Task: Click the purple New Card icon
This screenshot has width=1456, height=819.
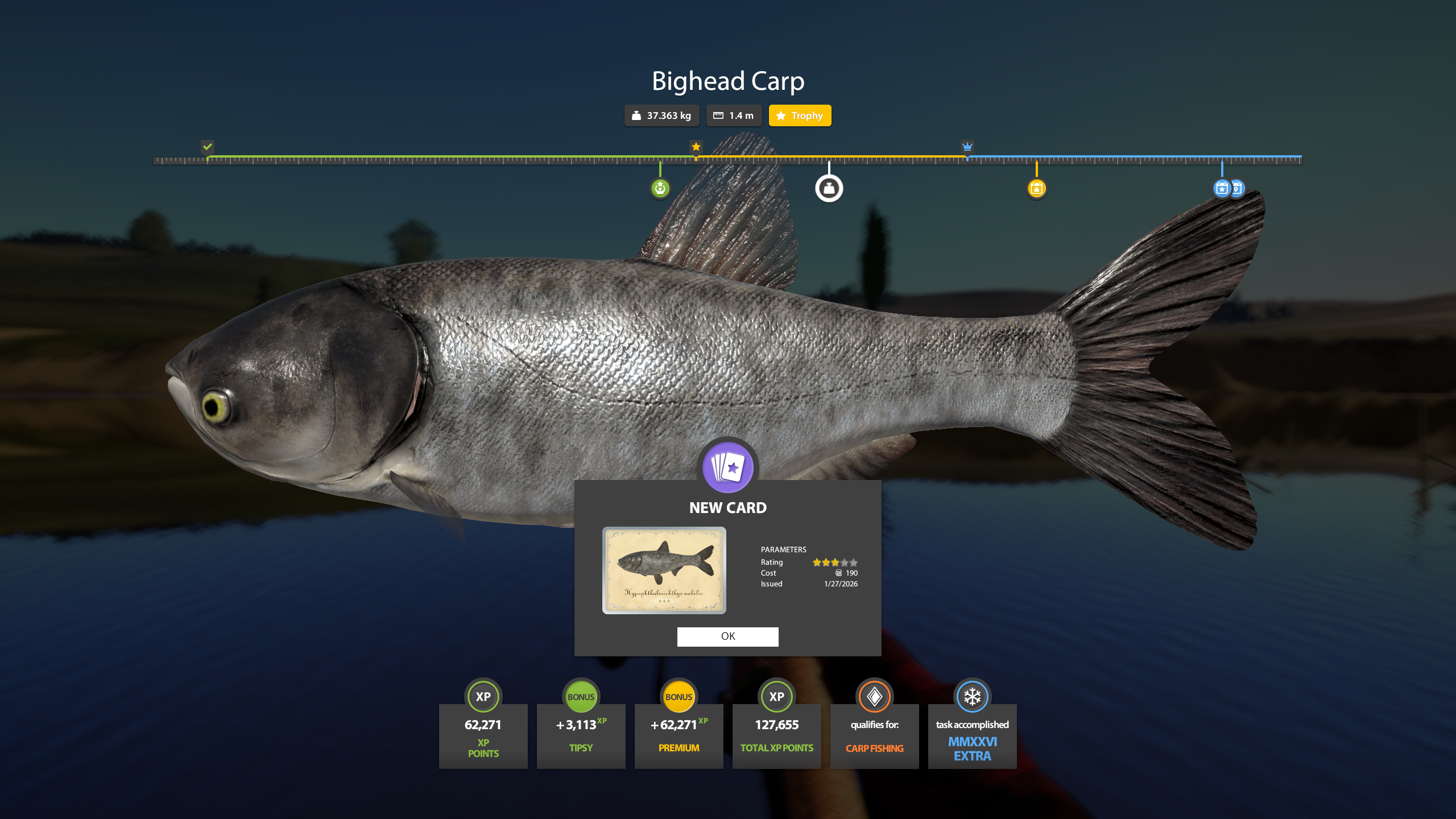Action: point(728,466)
